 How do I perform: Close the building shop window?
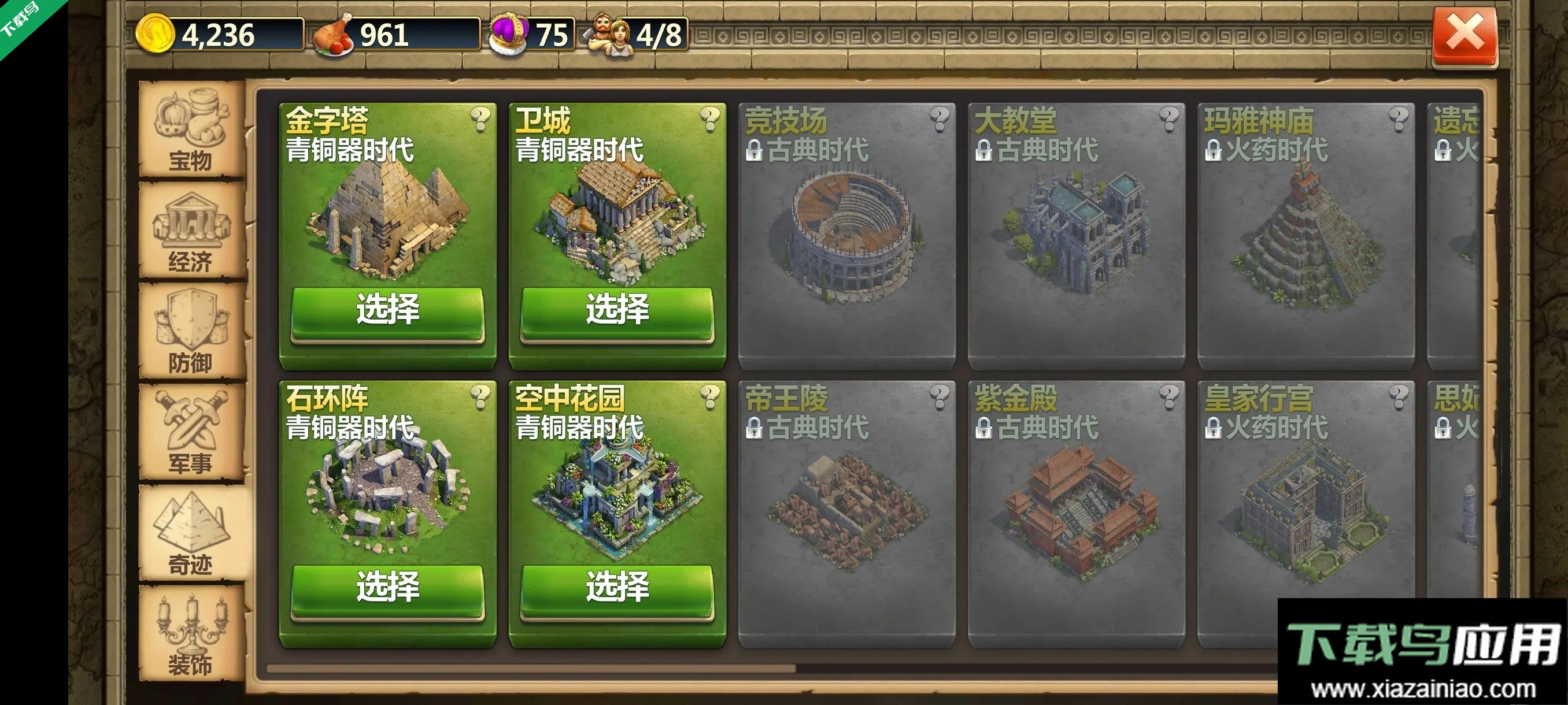pyautogui.click(x=1465, y=35)
